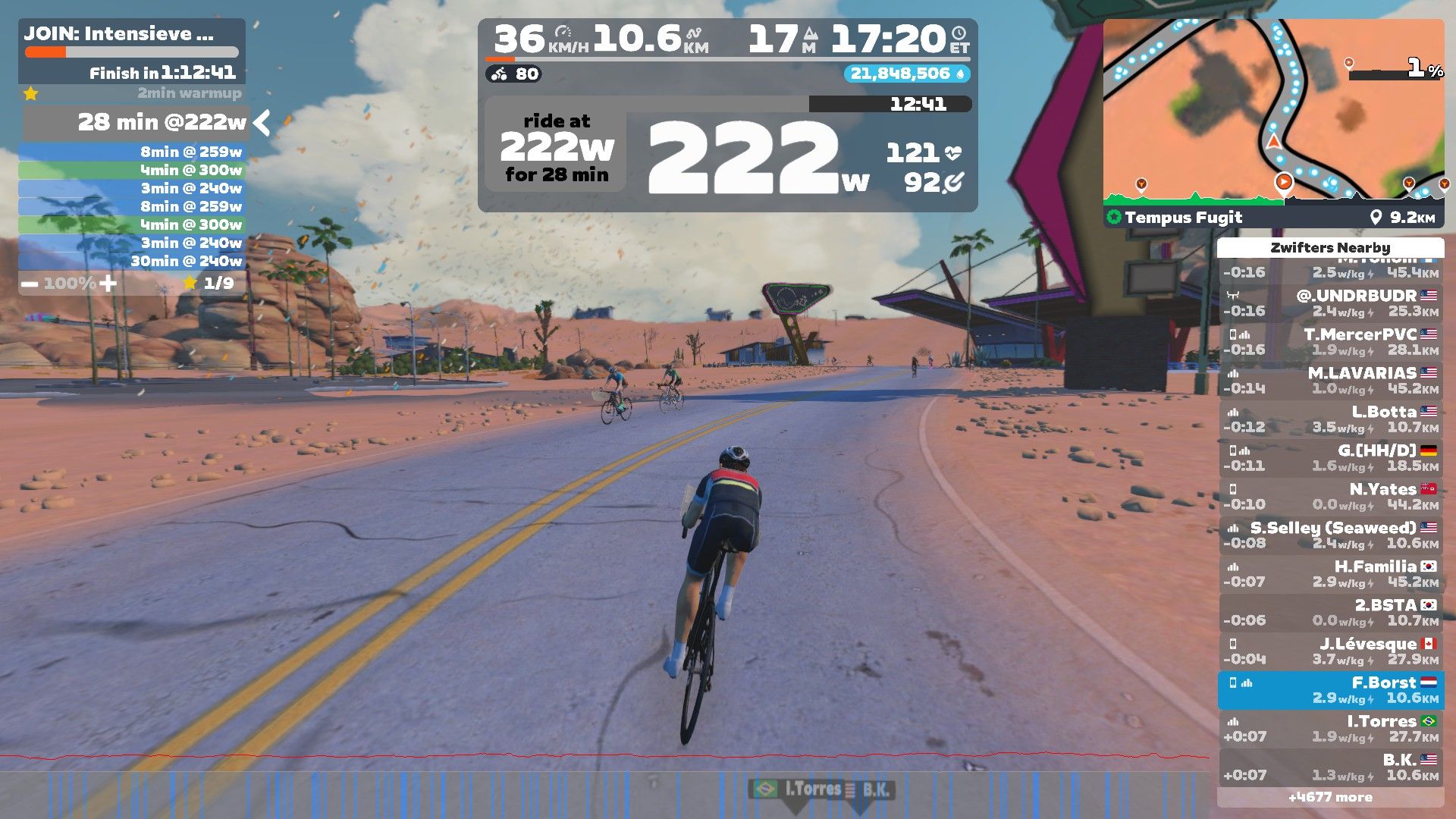Select the 30min @ 240w workout block
Screen dimensions: 1456x819
[x=132, y=261]
